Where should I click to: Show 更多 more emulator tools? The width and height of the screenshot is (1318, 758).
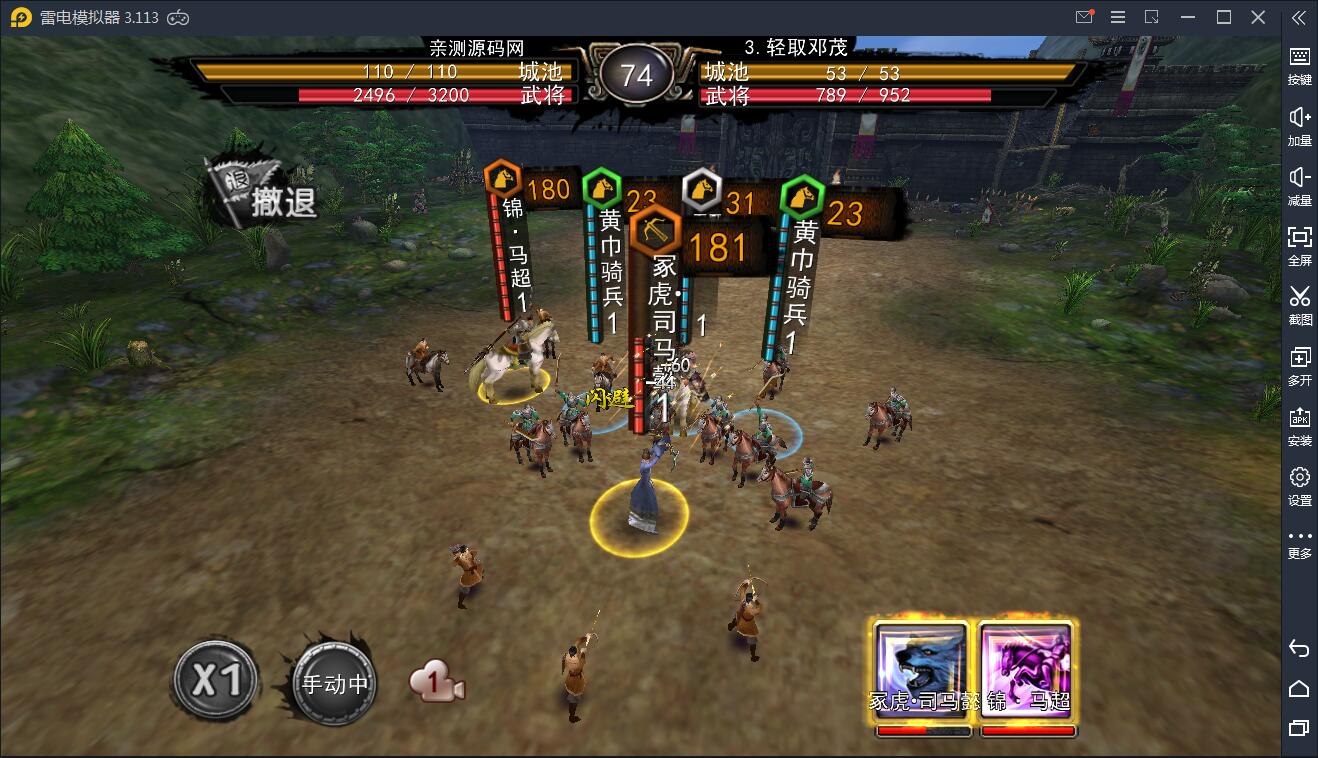point(1299,543)
